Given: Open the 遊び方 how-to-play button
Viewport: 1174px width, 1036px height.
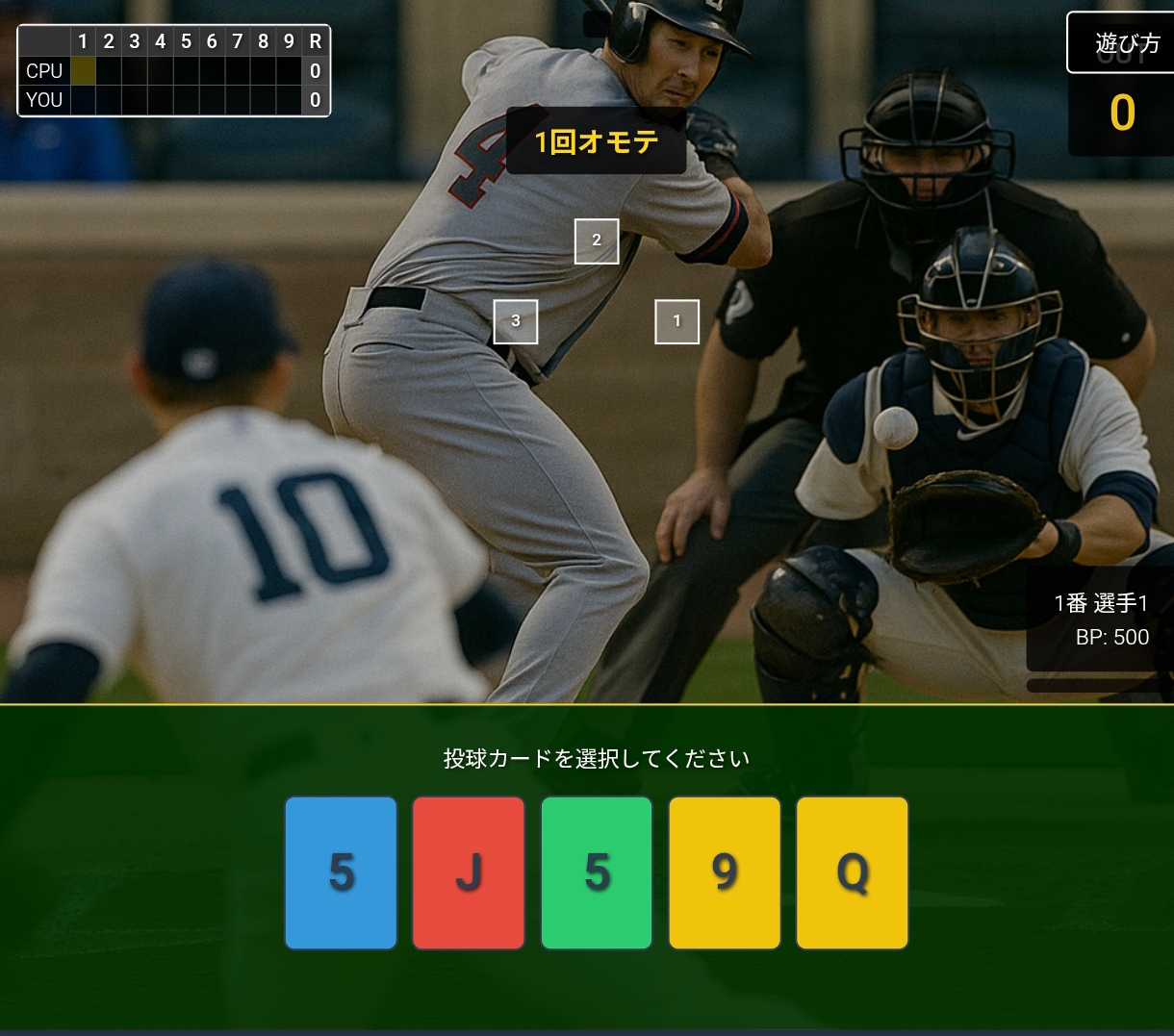Looking at the screenshot, I should [x=1125, y=42].
